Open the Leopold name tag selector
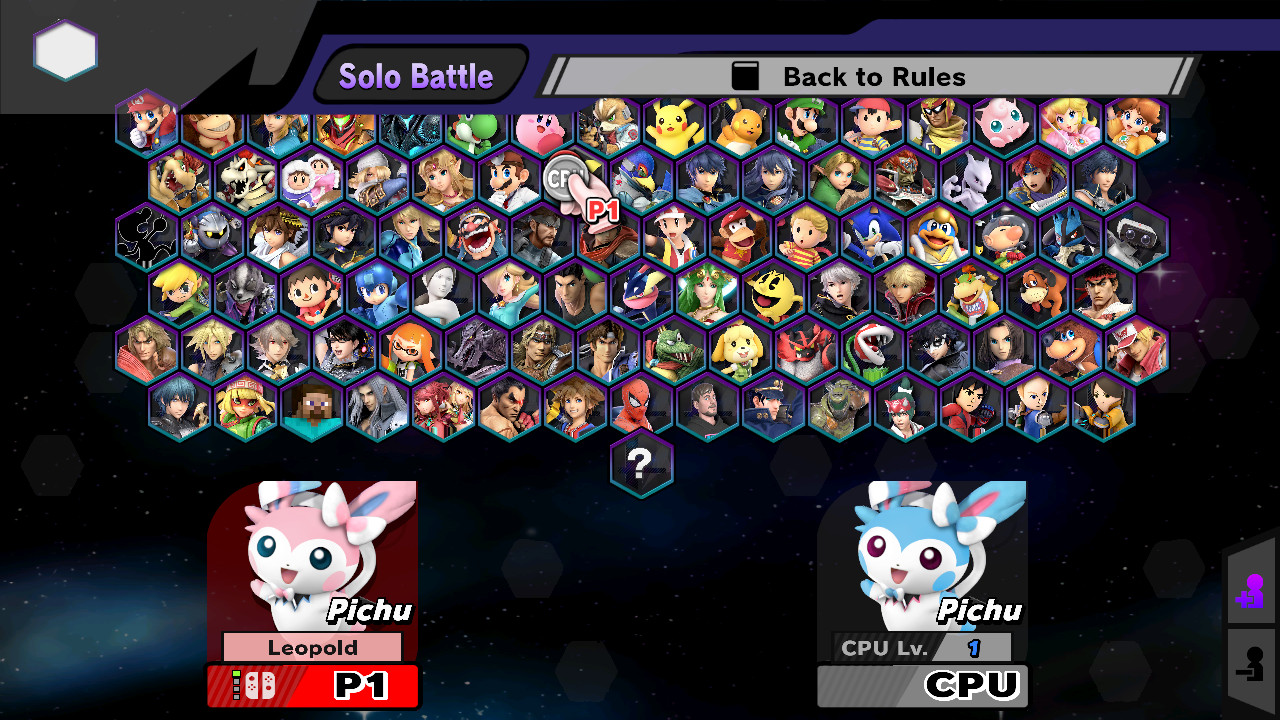This screenshot has height=720, width=1280. (313, 647)
